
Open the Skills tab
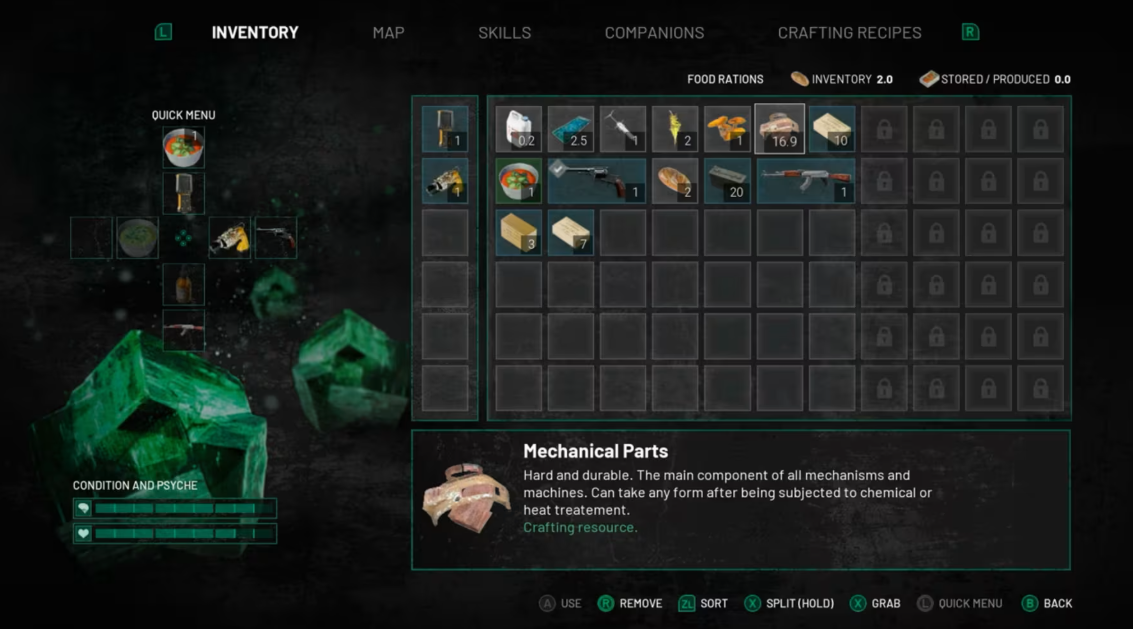pyautogui.click(x=504, y=33)
